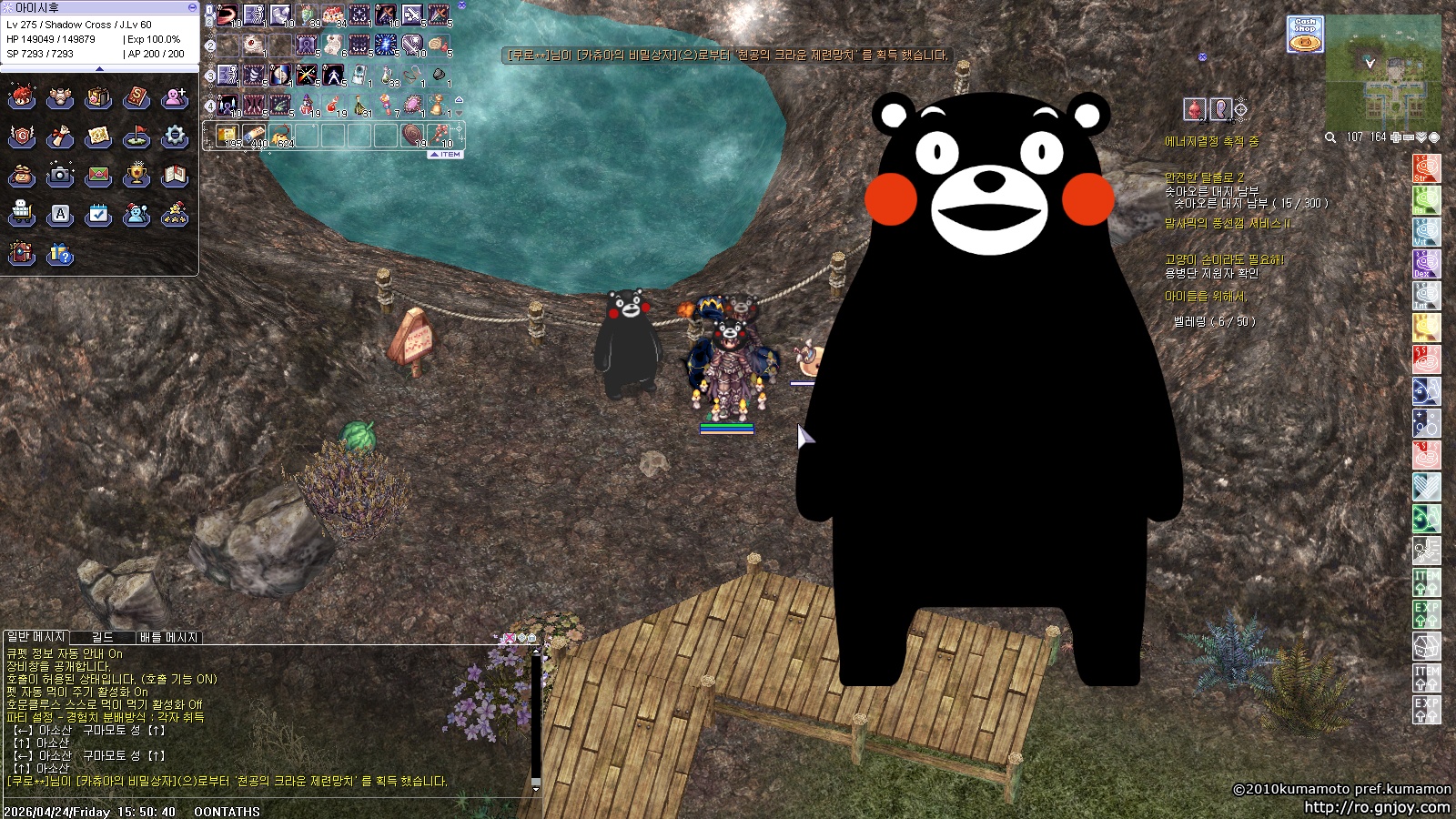
Task: Select the 일반 메시지 chat tab
Action: point(35,637)
